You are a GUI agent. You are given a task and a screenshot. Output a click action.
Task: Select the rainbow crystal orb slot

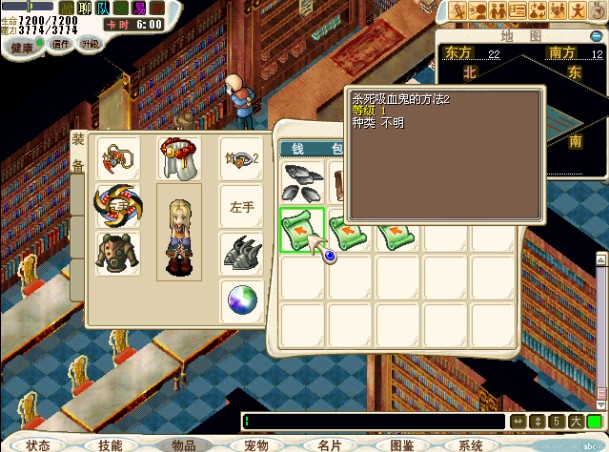241,299
